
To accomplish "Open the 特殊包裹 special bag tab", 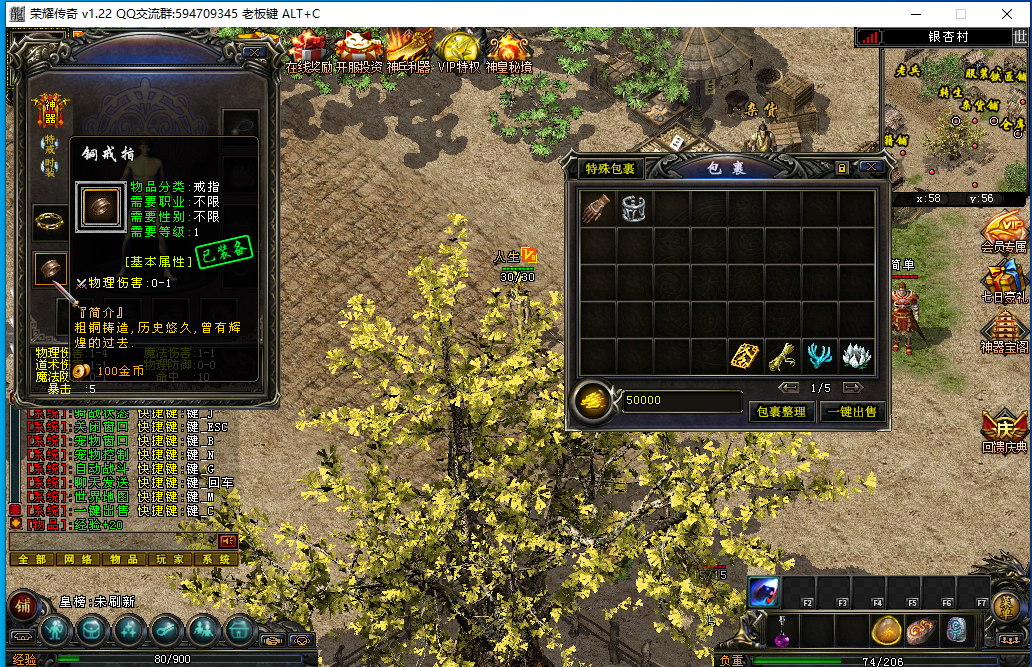I will tap(610, 168).
